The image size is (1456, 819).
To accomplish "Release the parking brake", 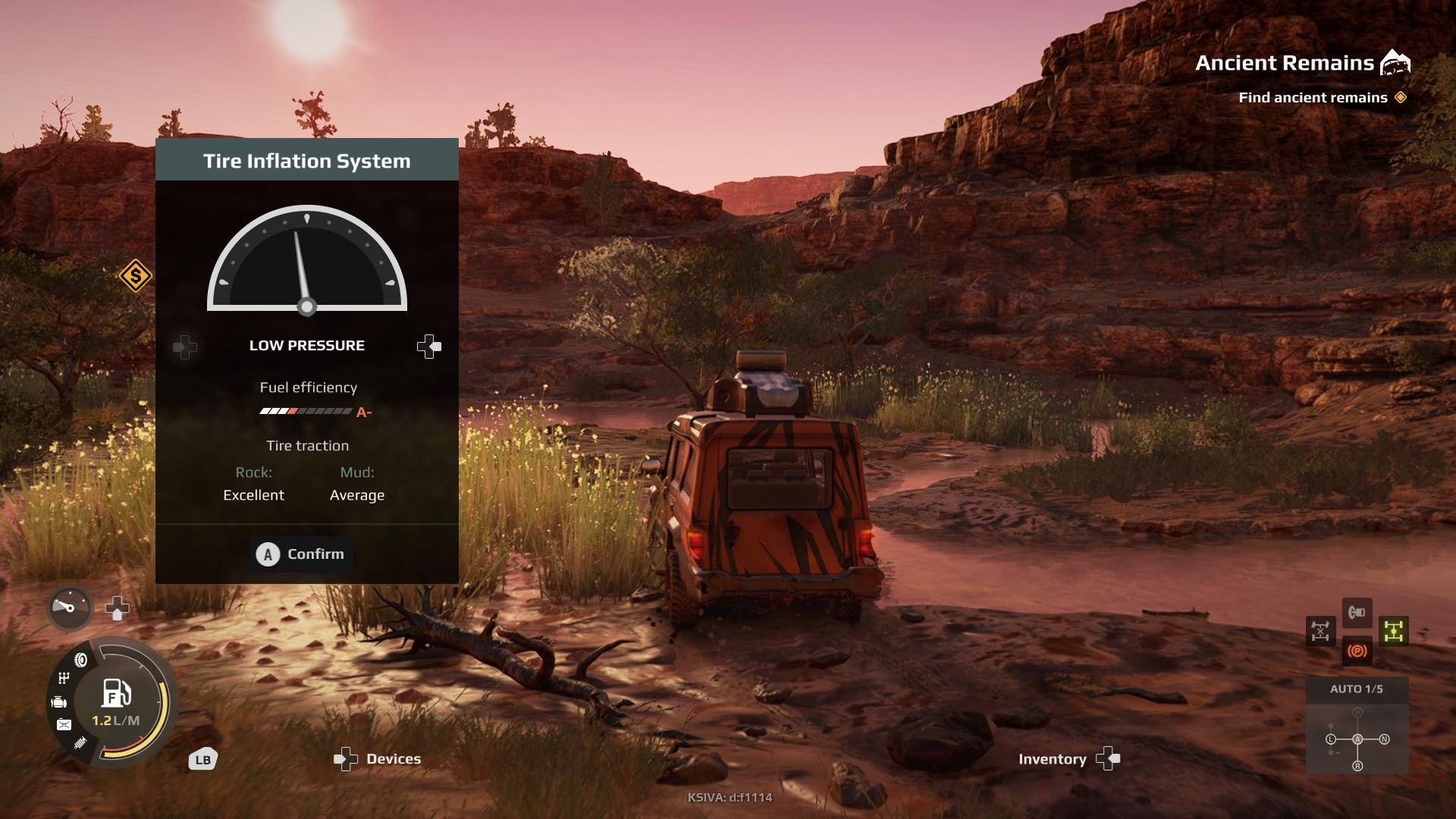I will [x=1358, y=651].
